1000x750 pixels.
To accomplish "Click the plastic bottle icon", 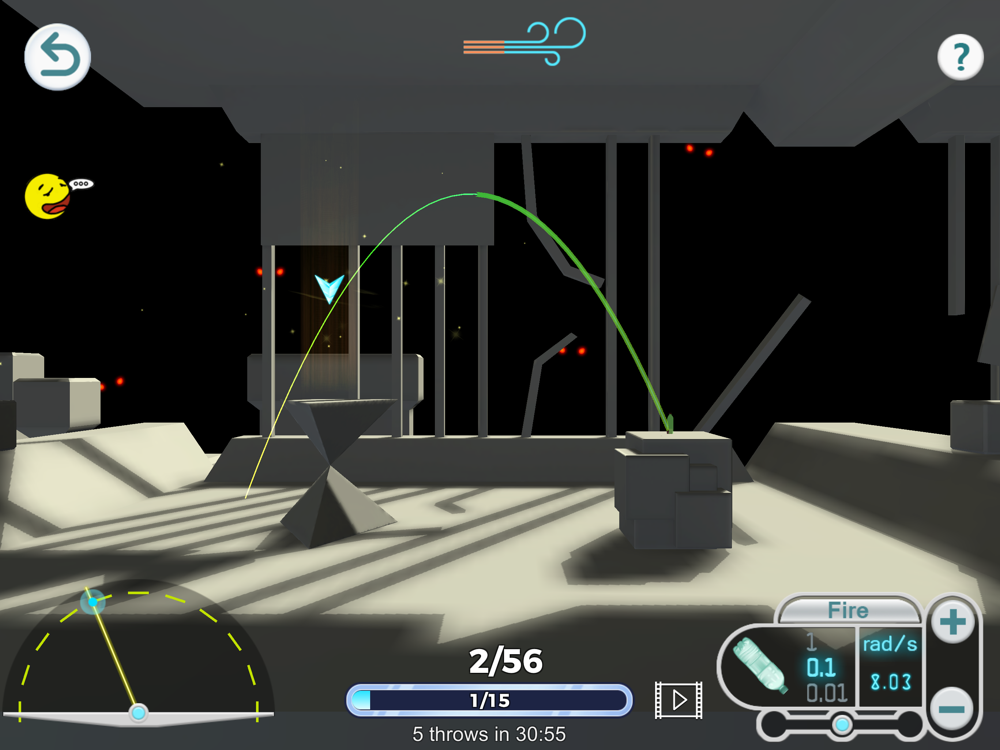I will pos(761,664).
